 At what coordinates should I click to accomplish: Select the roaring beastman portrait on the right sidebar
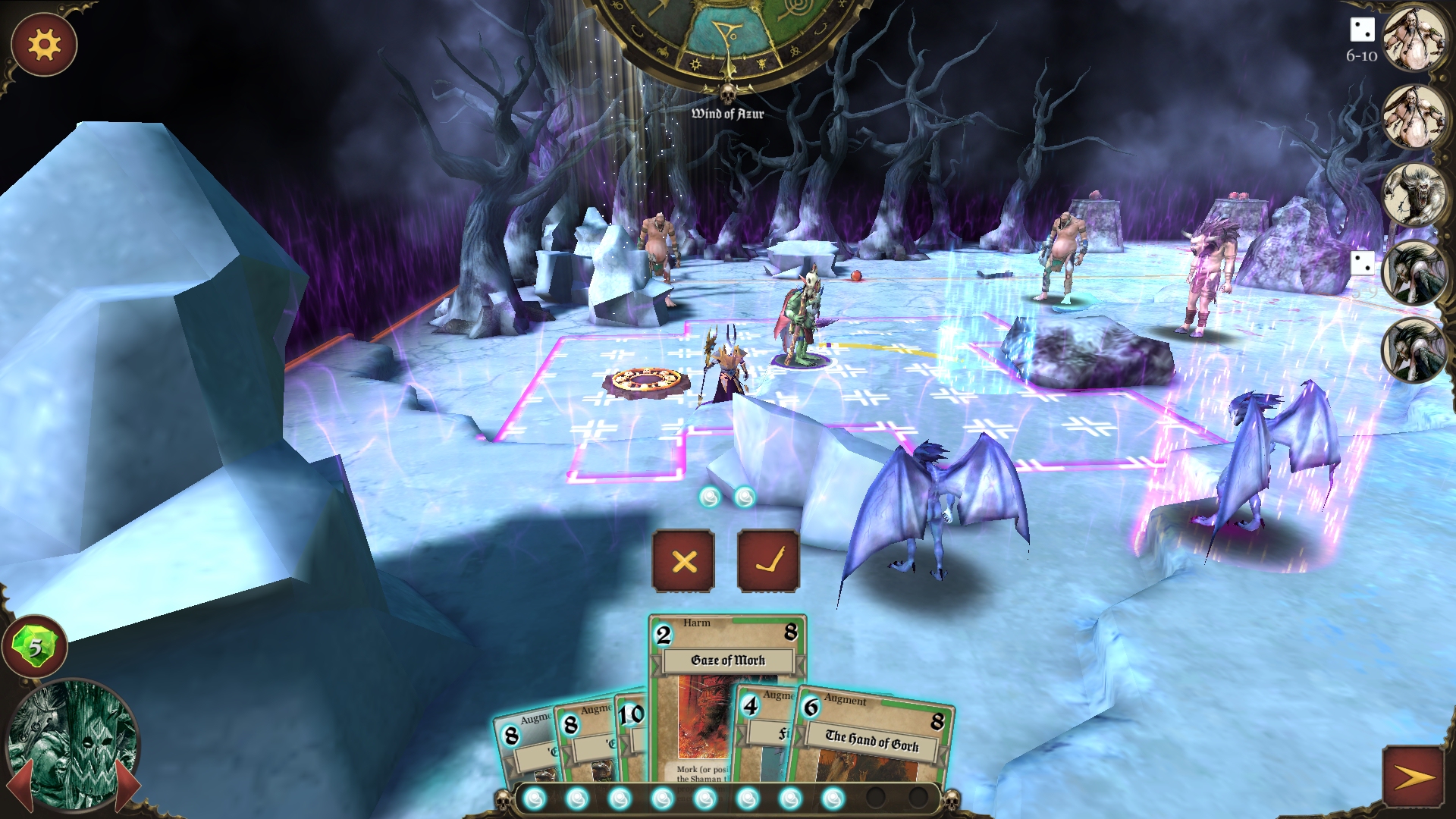tap(1415, 192)
